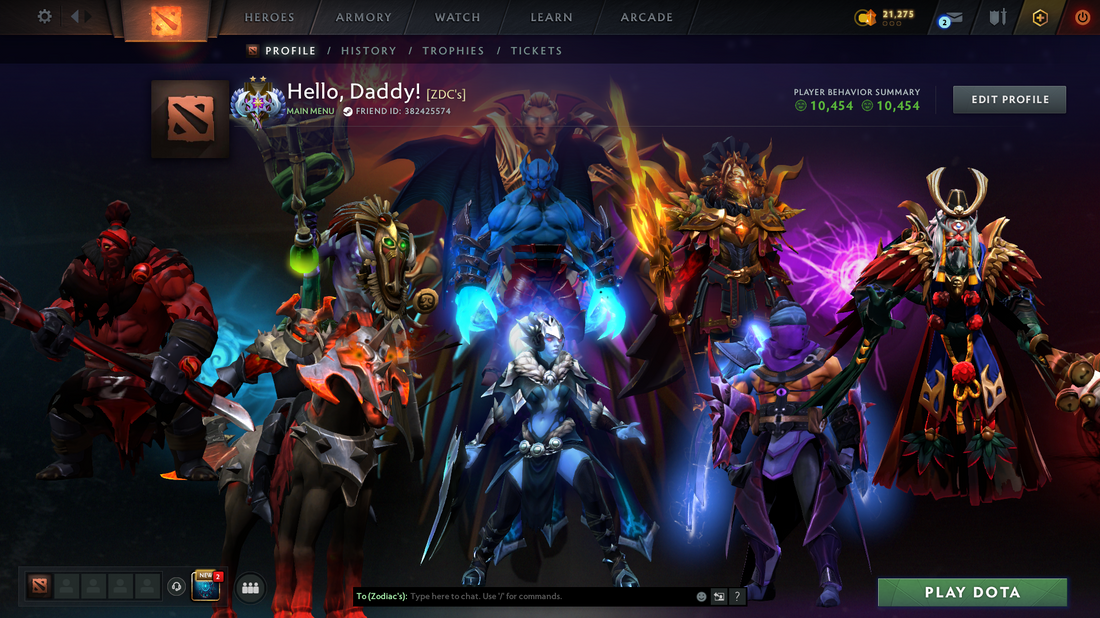Click the Edit Profile button
Image resolution: width=1100 pixels, height=618 pixels.
click(1009, 99)
